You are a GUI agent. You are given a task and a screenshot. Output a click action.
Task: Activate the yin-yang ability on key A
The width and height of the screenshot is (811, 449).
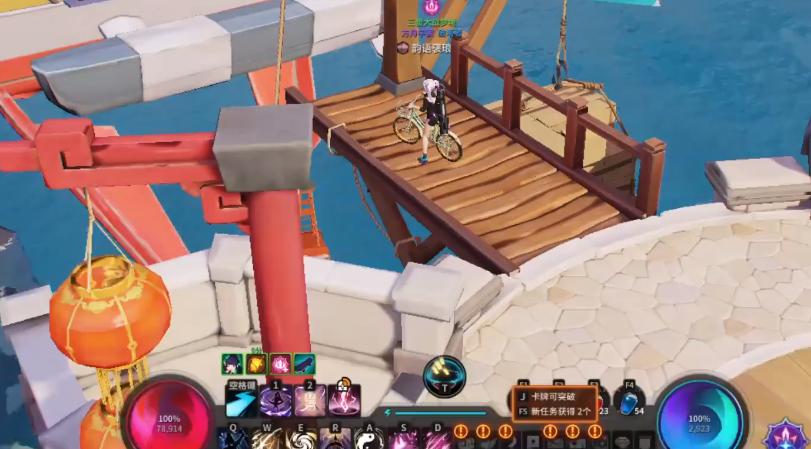[367, 439]
